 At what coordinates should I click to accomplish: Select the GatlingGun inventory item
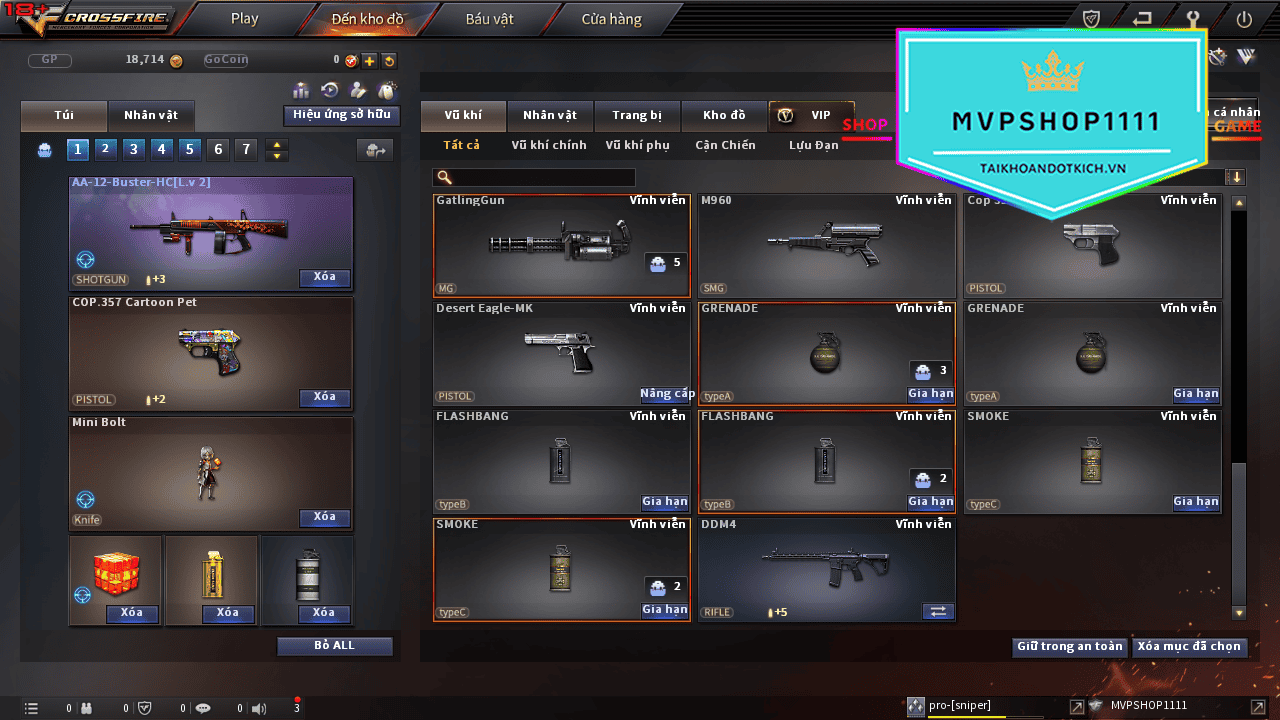[561, 245]
